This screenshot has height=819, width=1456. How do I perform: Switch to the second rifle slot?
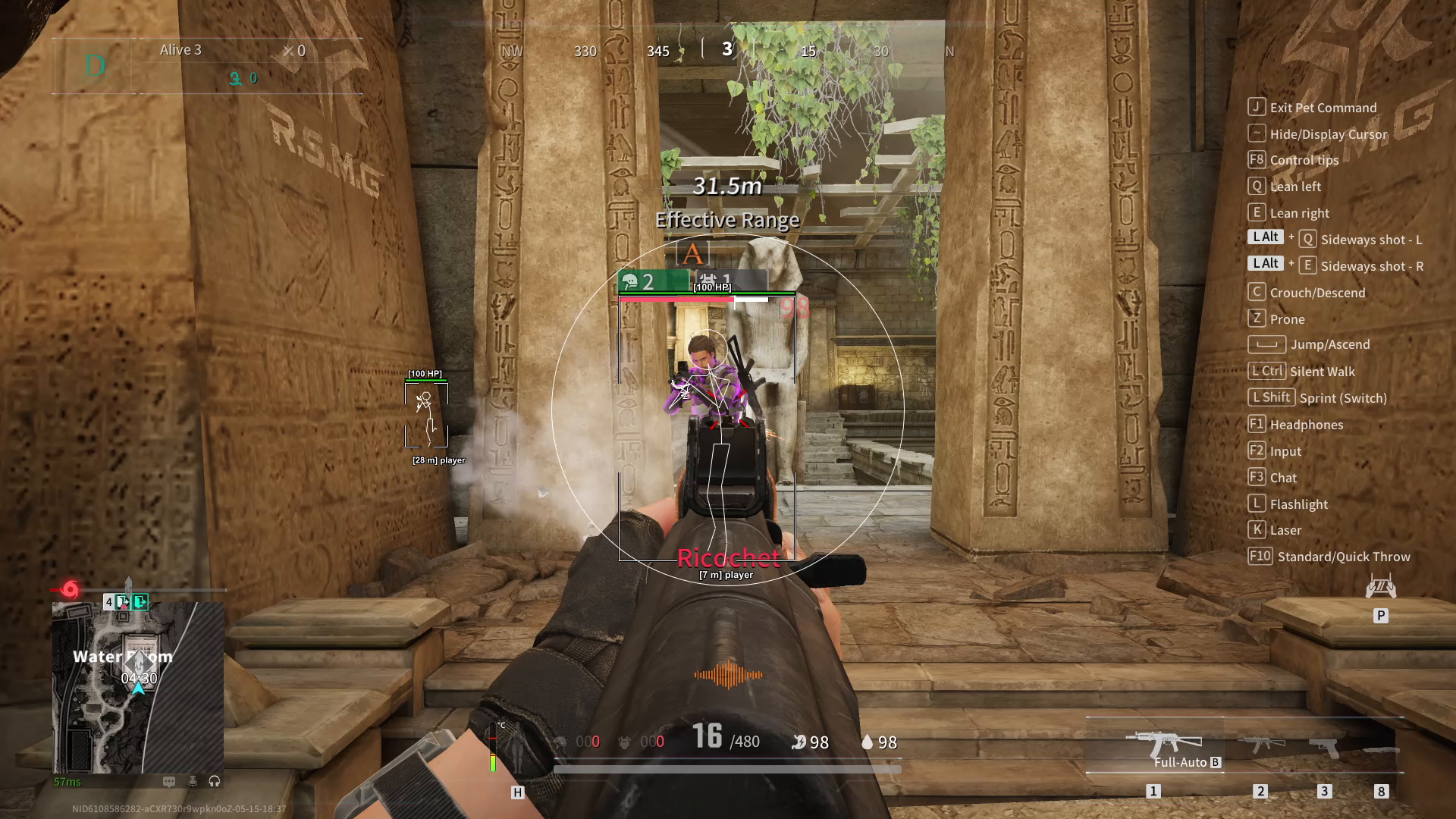(1260, 745)
